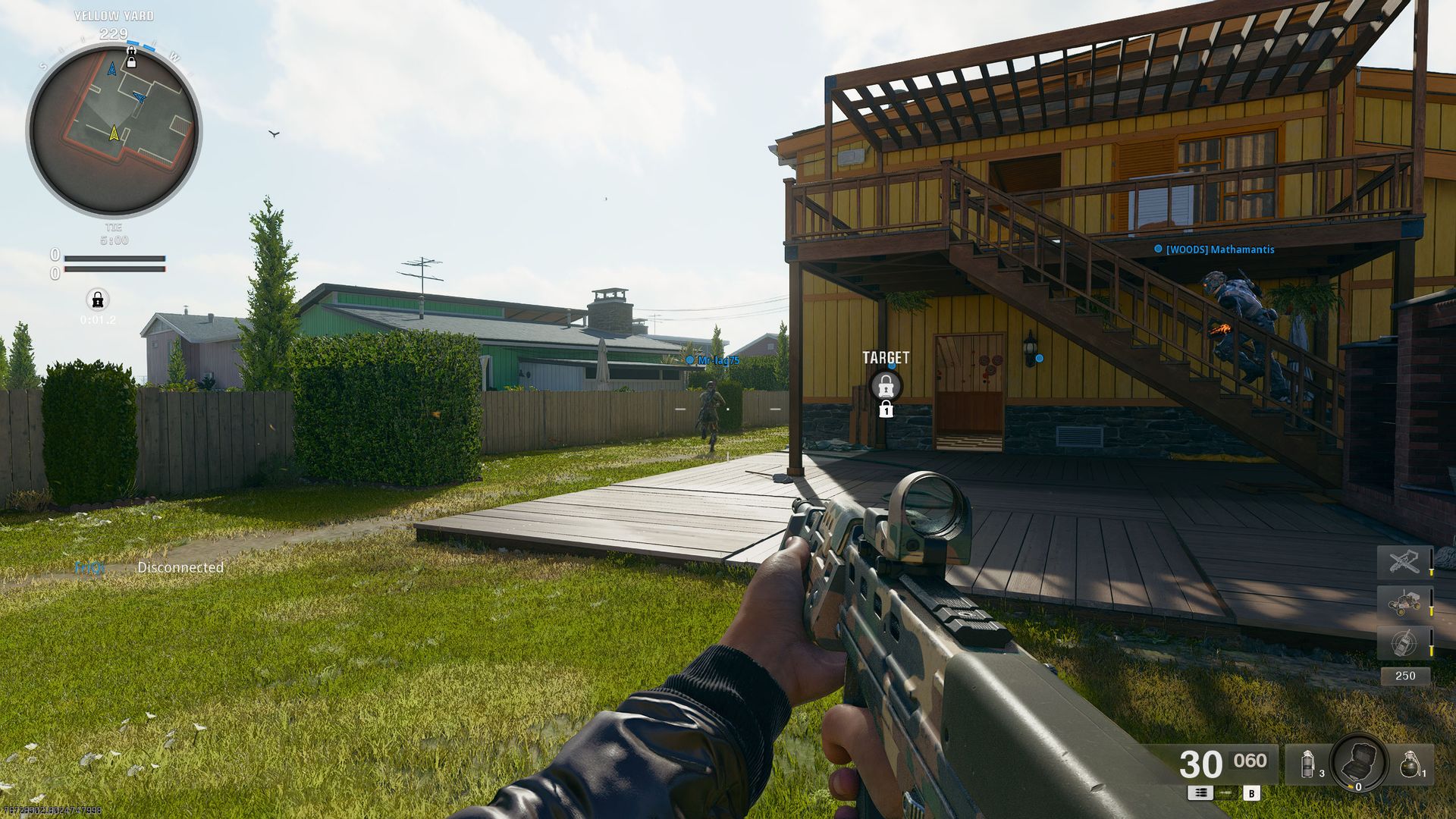Click the stim canister tactical equipment icon

click(x=1307, y=764)
